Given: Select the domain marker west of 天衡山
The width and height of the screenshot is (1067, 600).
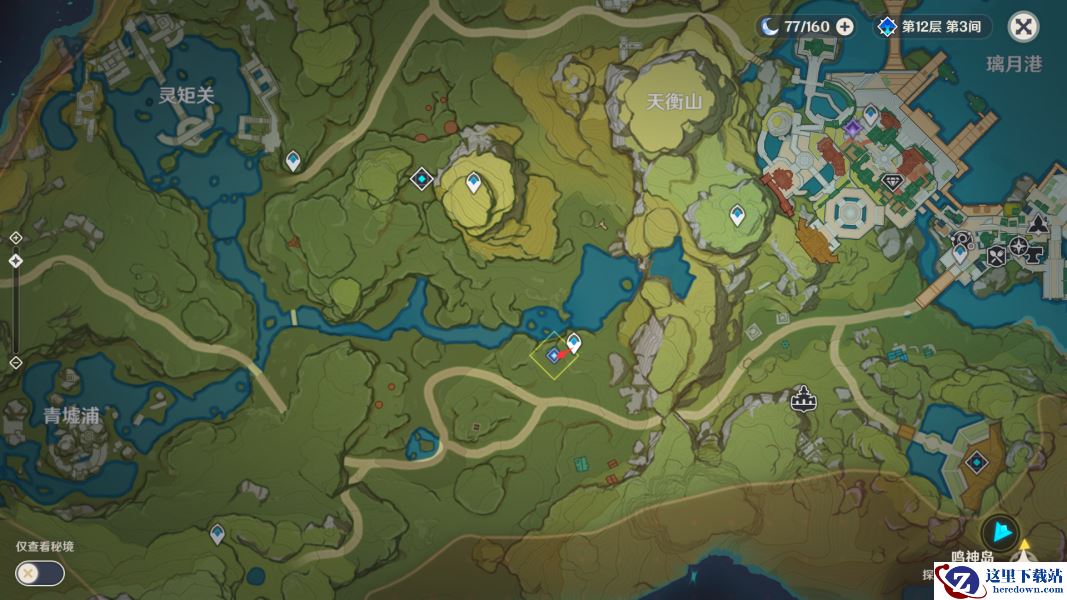Looking at the screenshot, I should point(422,179).
